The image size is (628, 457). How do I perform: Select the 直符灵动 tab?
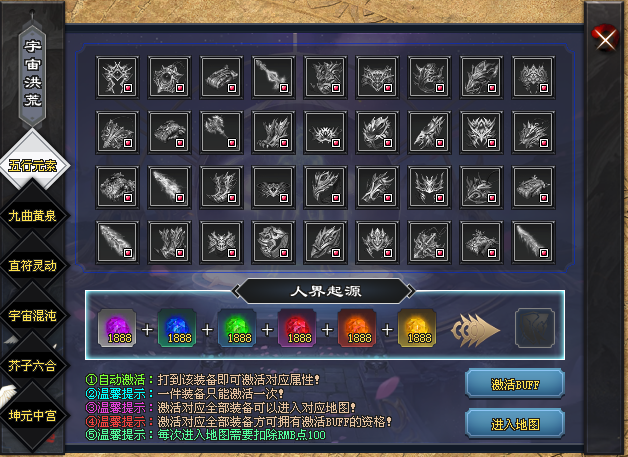(x=33, y=265)
